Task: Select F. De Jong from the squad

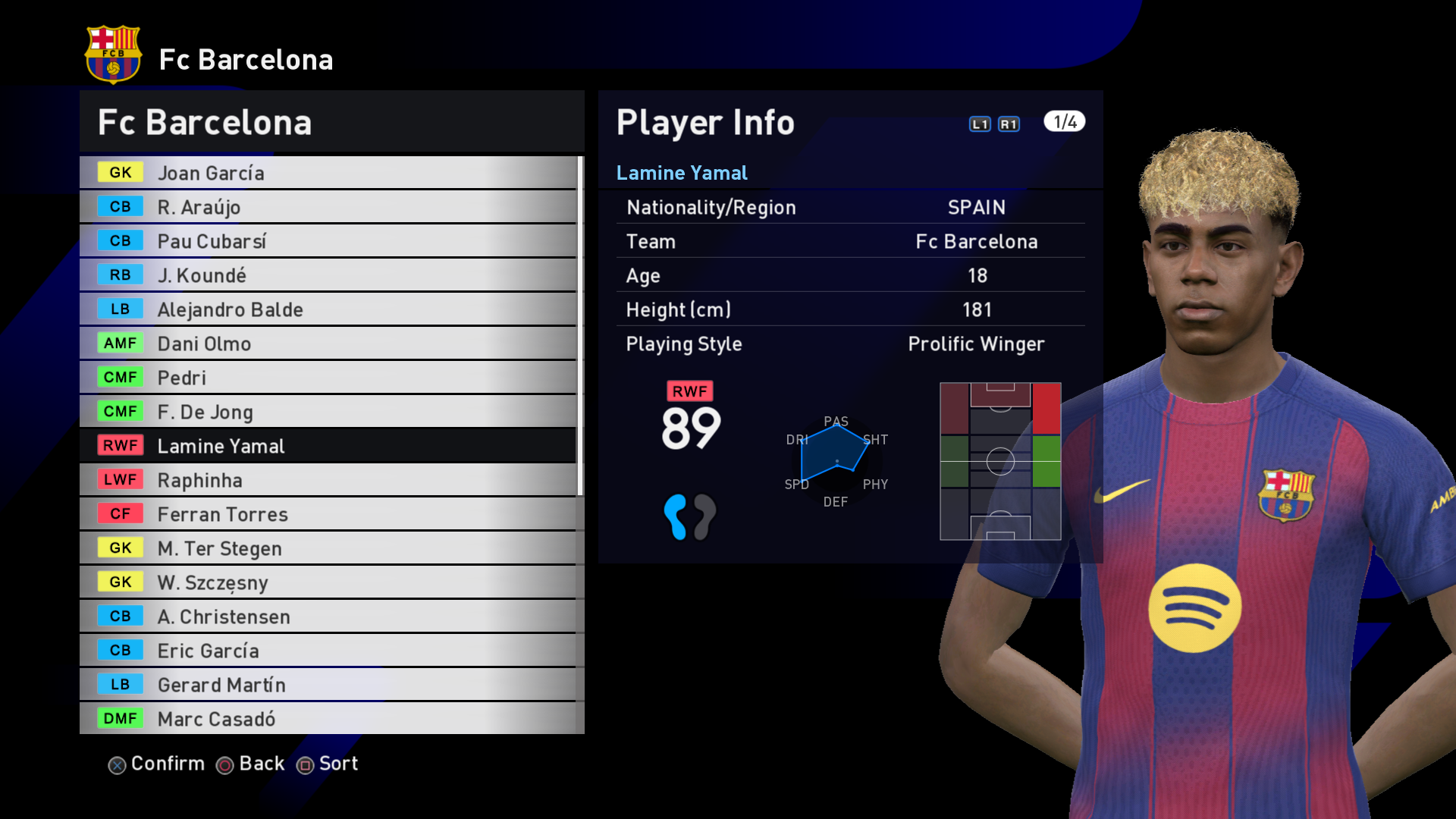Action: click(x=328, y=412)
